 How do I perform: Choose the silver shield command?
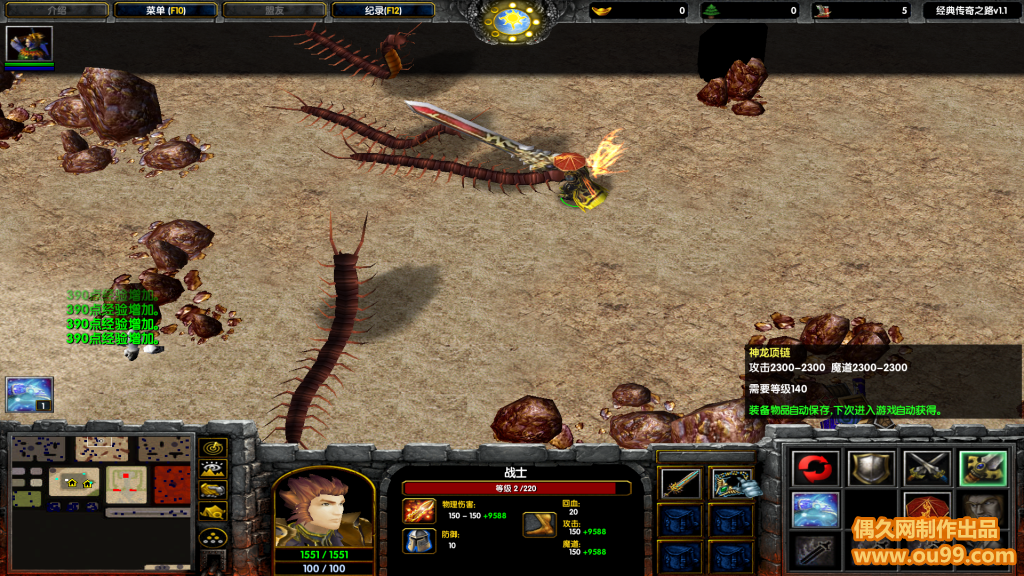[871, 468]
